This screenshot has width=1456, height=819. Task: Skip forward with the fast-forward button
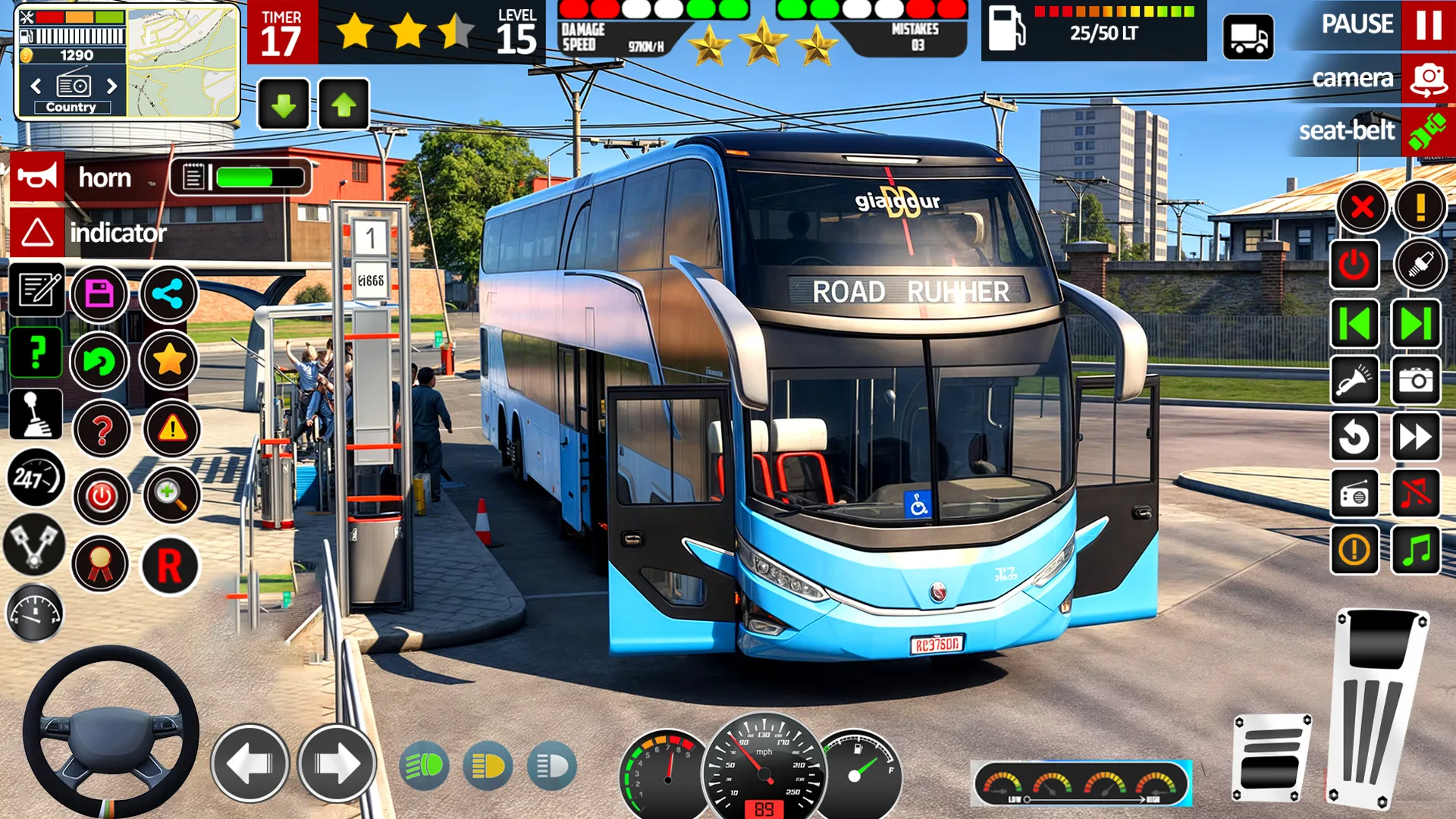pyautogui.click(x=1415, y=437)
